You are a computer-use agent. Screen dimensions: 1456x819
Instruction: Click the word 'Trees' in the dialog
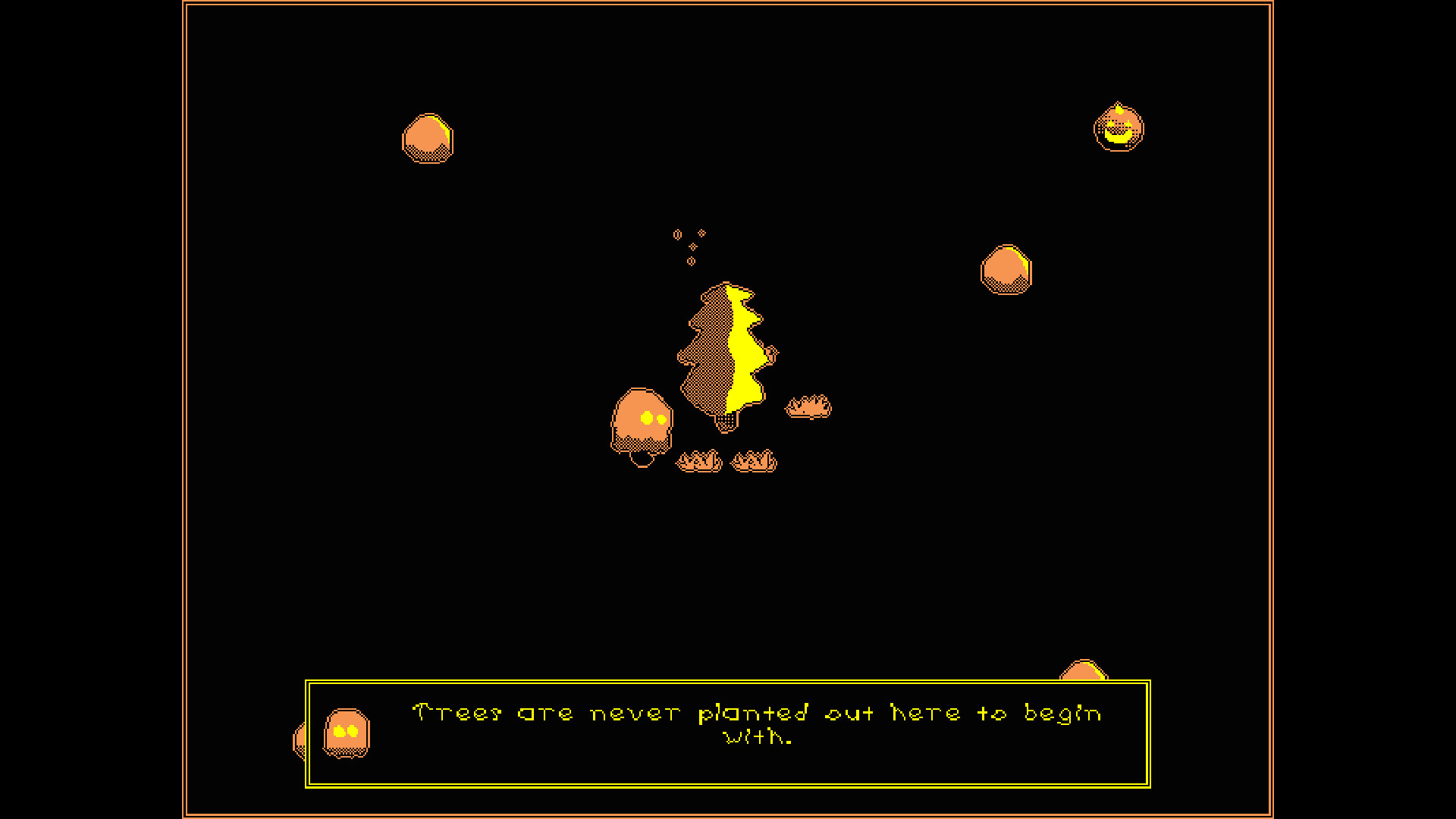pos(455,711)
